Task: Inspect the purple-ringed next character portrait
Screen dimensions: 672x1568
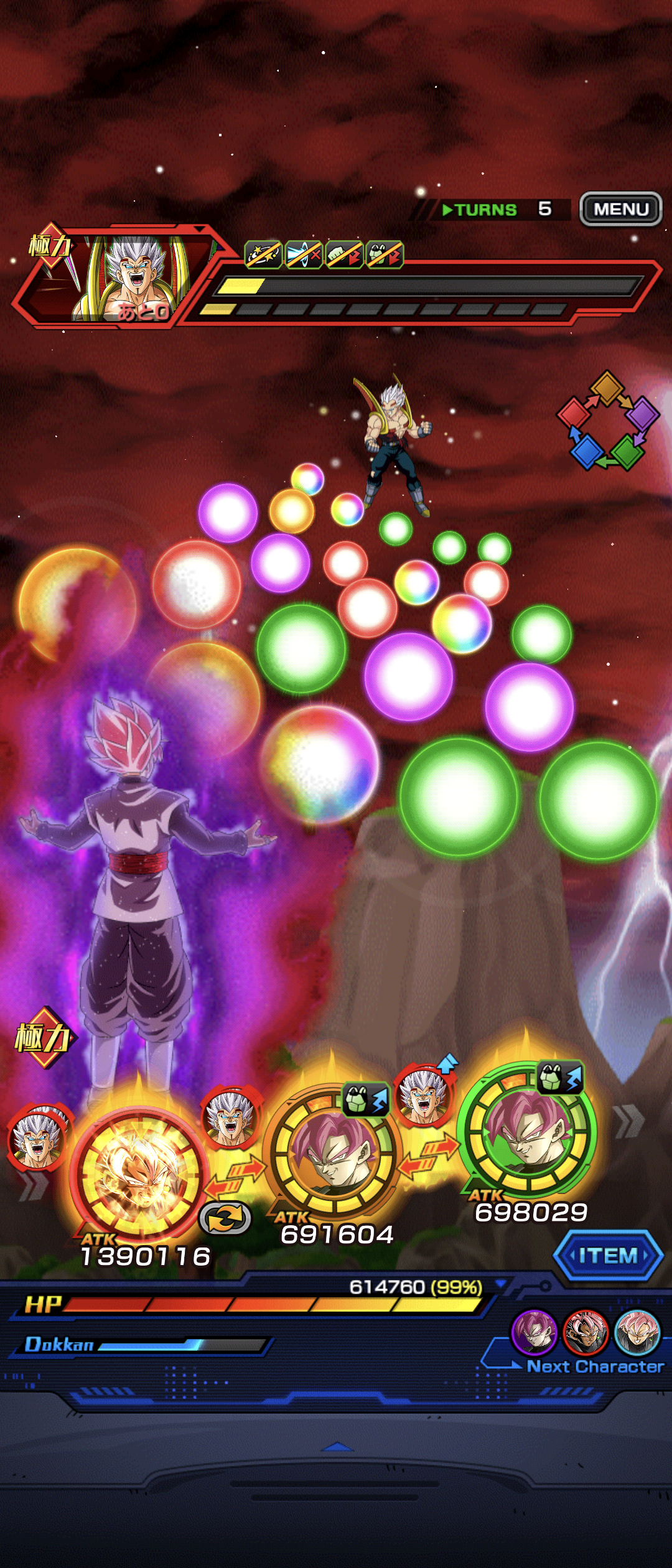Action: click(533, 1332)
